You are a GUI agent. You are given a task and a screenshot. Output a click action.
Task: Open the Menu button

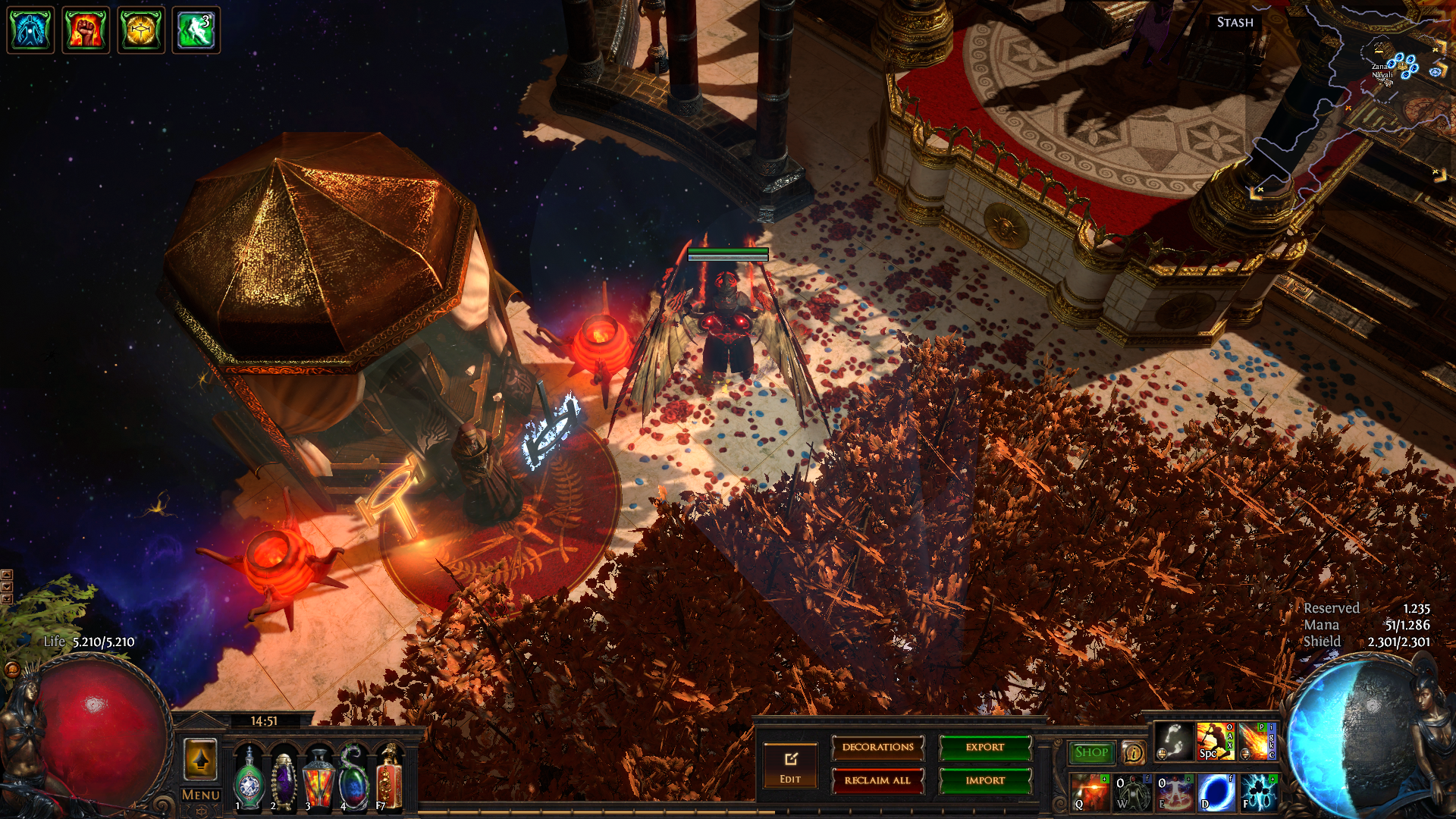coord(201,795)
